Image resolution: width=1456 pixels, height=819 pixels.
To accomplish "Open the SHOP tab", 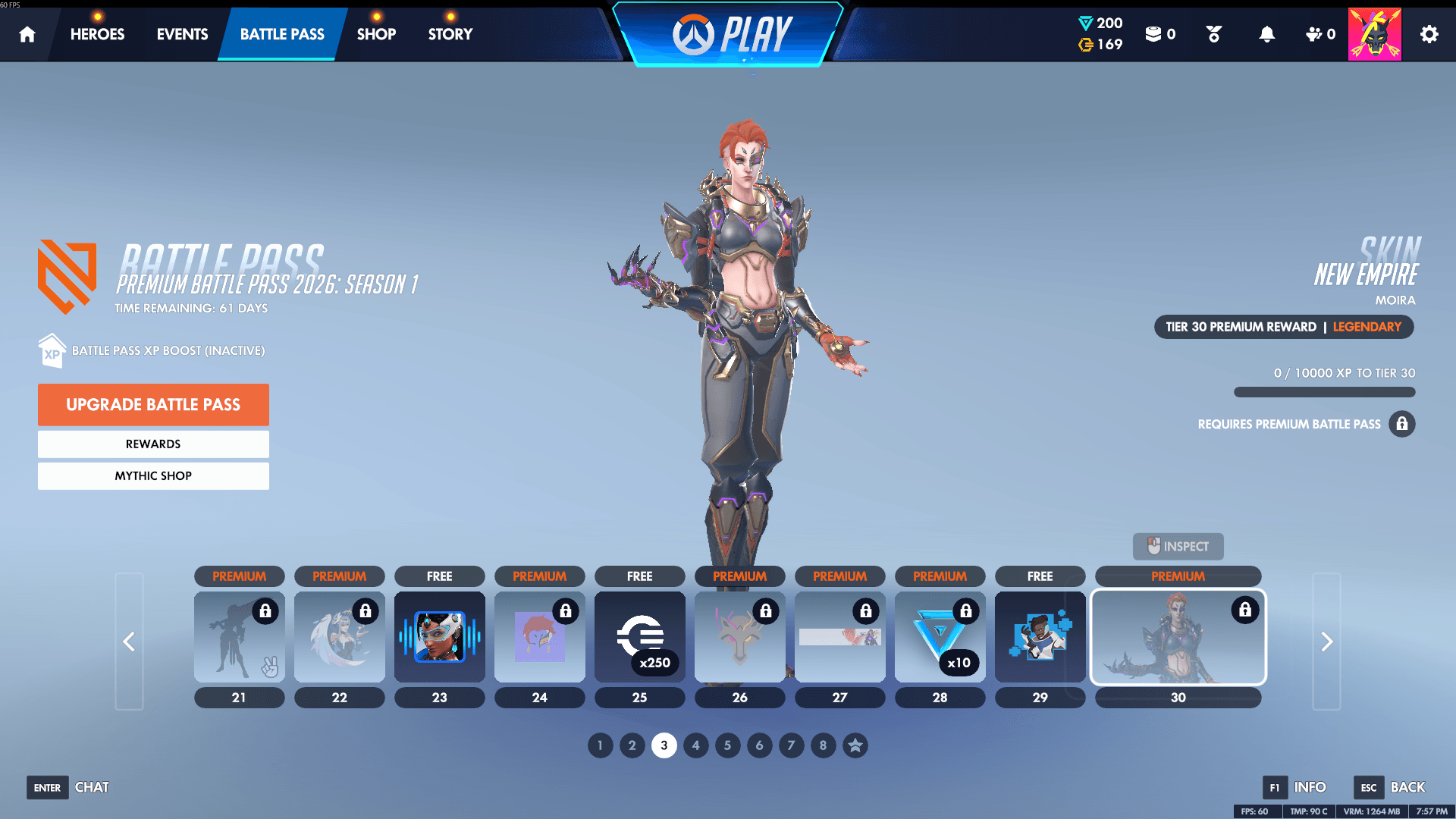I will coord(376,34).
